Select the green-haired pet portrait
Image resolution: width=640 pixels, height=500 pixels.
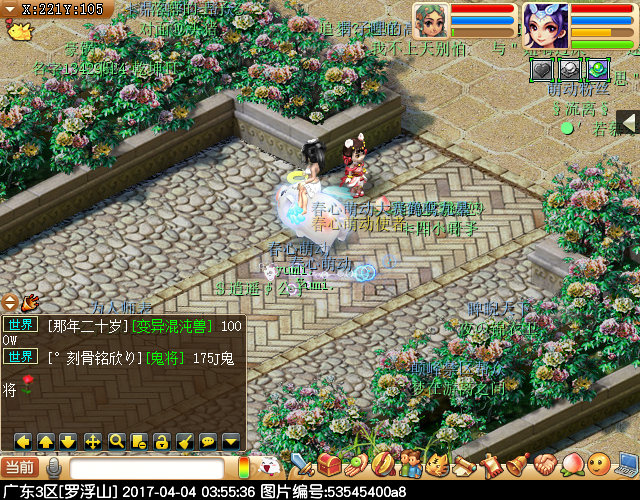coord(432,22)
